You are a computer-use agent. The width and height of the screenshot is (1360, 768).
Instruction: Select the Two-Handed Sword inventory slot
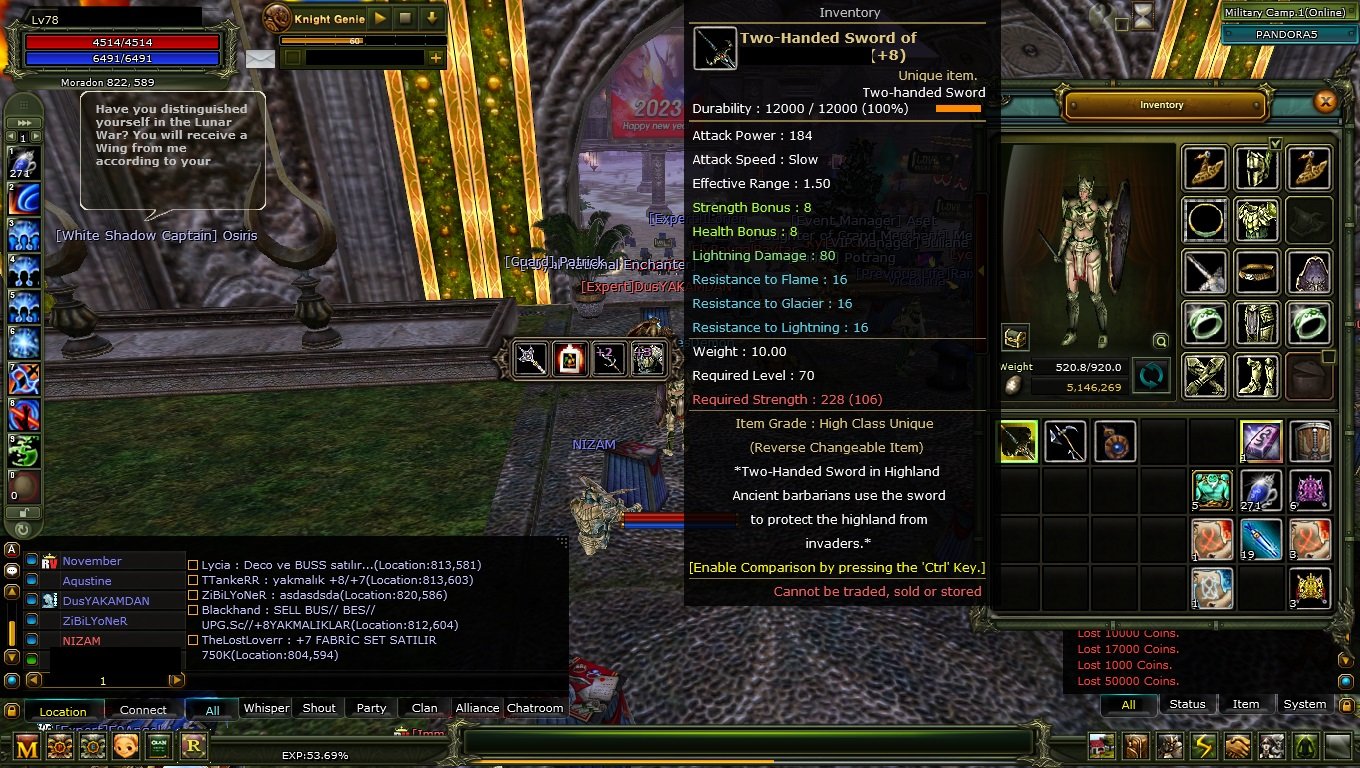click(1018, 441)
